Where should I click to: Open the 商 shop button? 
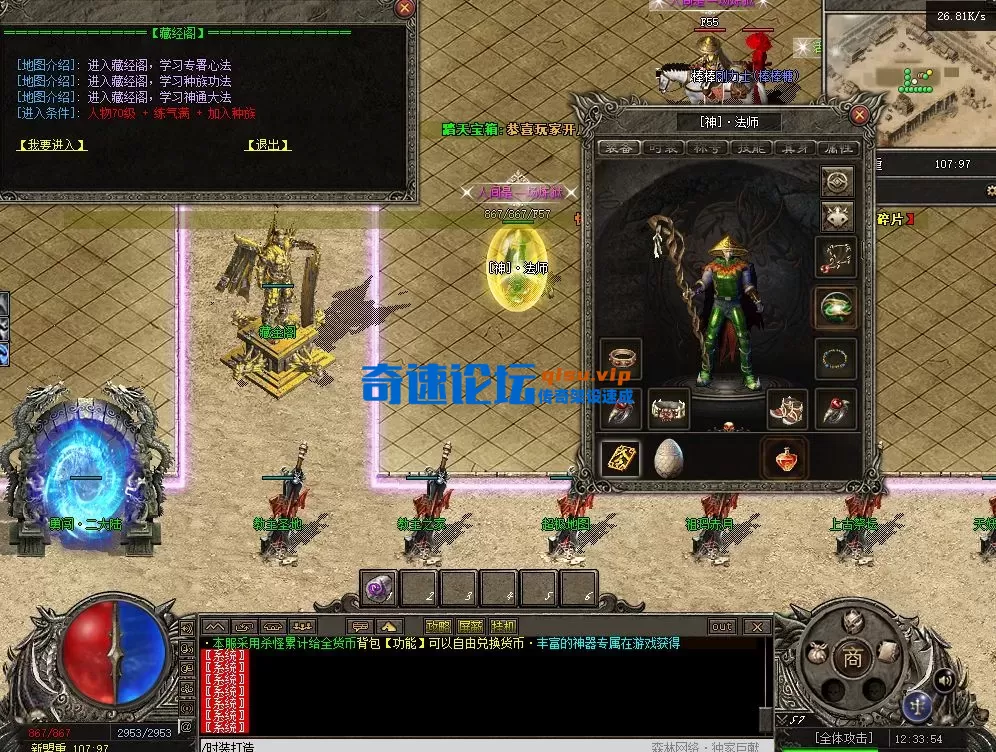851,658
